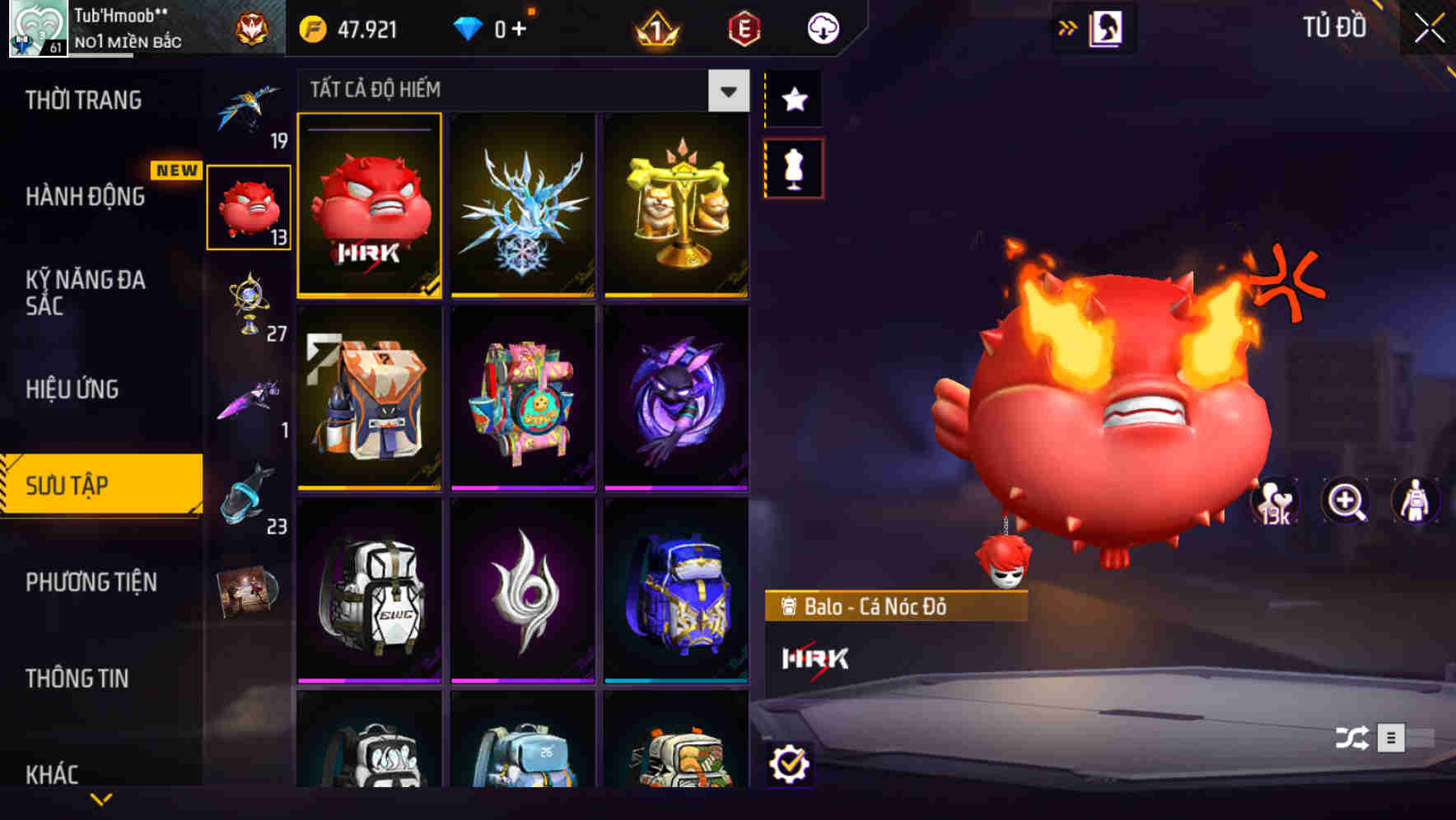Select the blue ice dragon backpack thumbnail
Viewport: 1456px width, 820px height.
[x=523, y=204]
